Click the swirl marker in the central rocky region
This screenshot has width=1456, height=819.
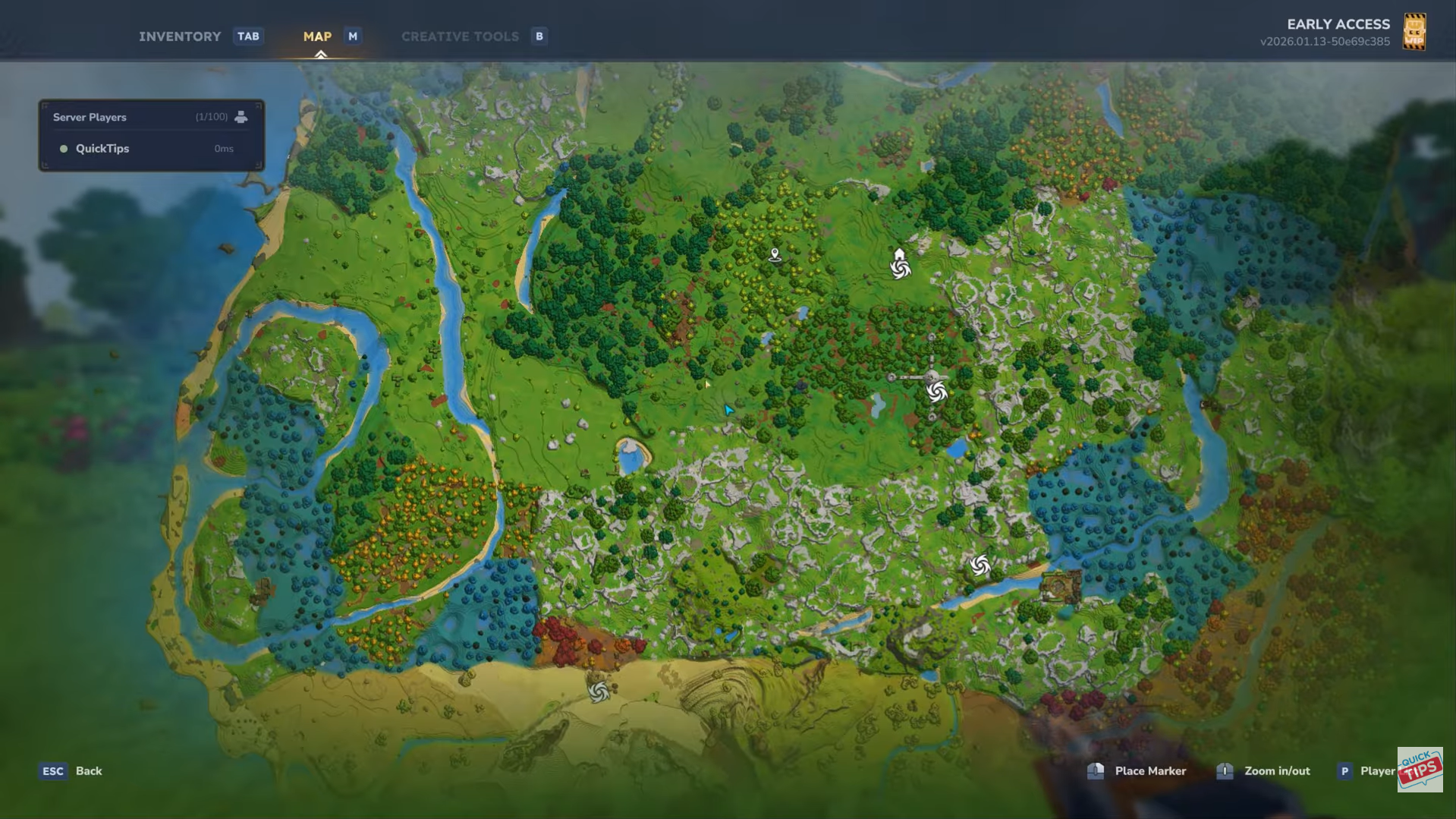[x=938, y=393]
